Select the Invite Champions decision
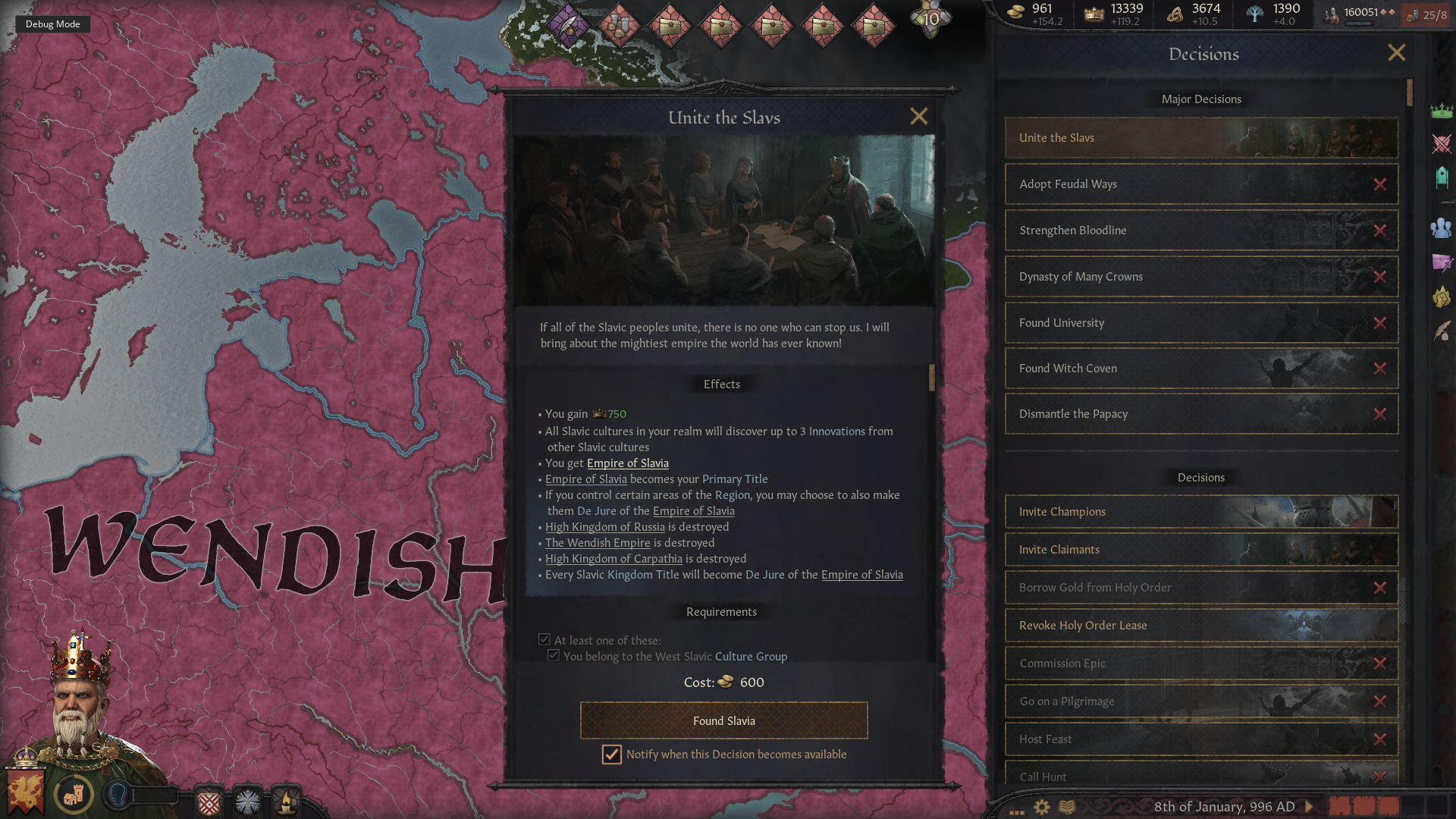1456x819 pixels. pyautogui.click(x=1200, y=511)
